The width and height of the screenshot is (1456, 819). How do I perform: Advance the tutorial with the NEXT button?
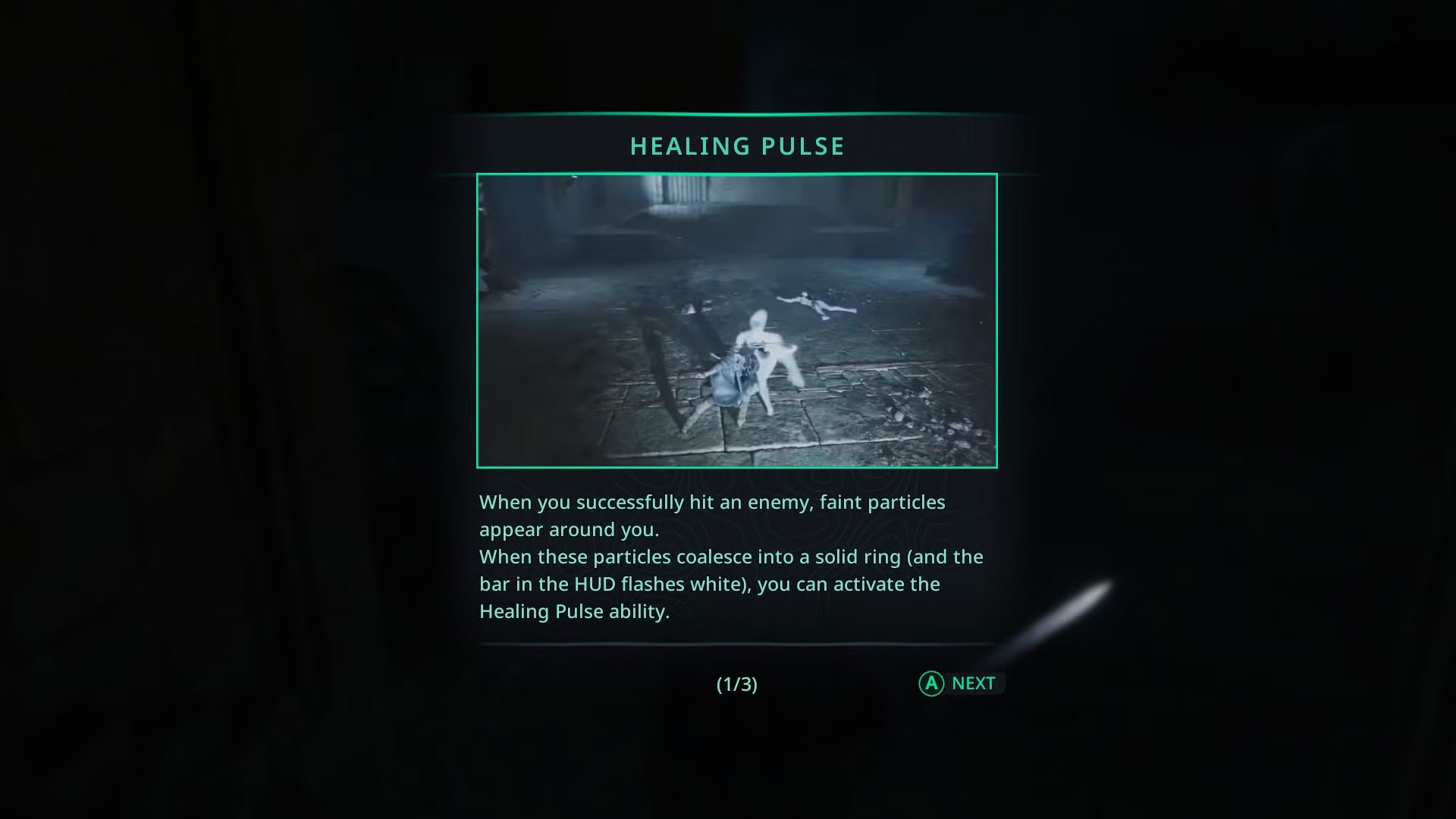[x=960, y=683]
